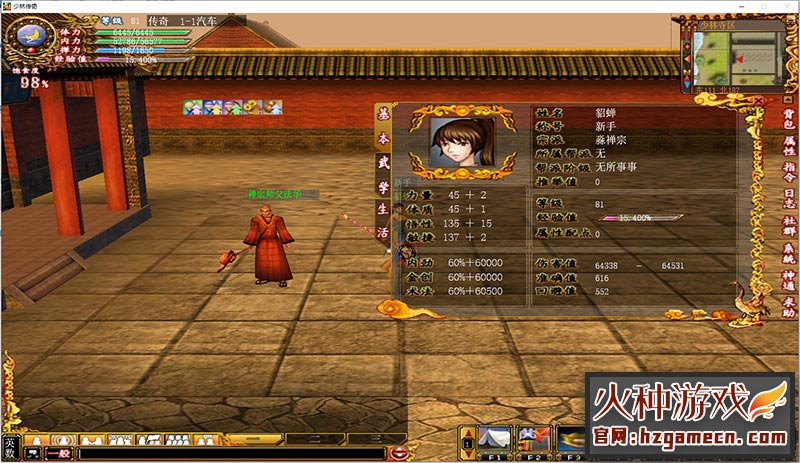Open the 神通 abilities menu

tap(790, 279)
